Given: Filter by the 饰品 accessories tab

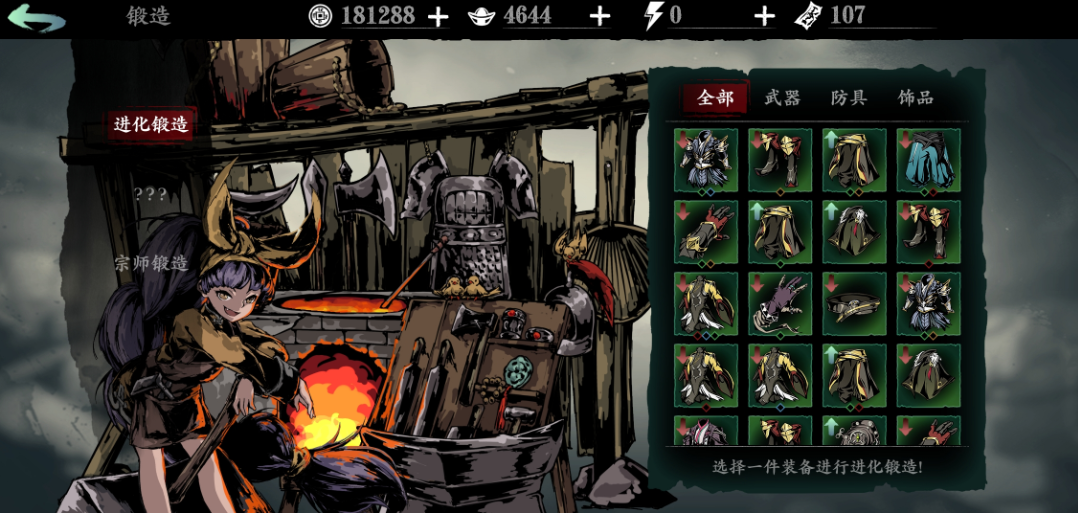Looking at the screenshot, I should (915, 98).
